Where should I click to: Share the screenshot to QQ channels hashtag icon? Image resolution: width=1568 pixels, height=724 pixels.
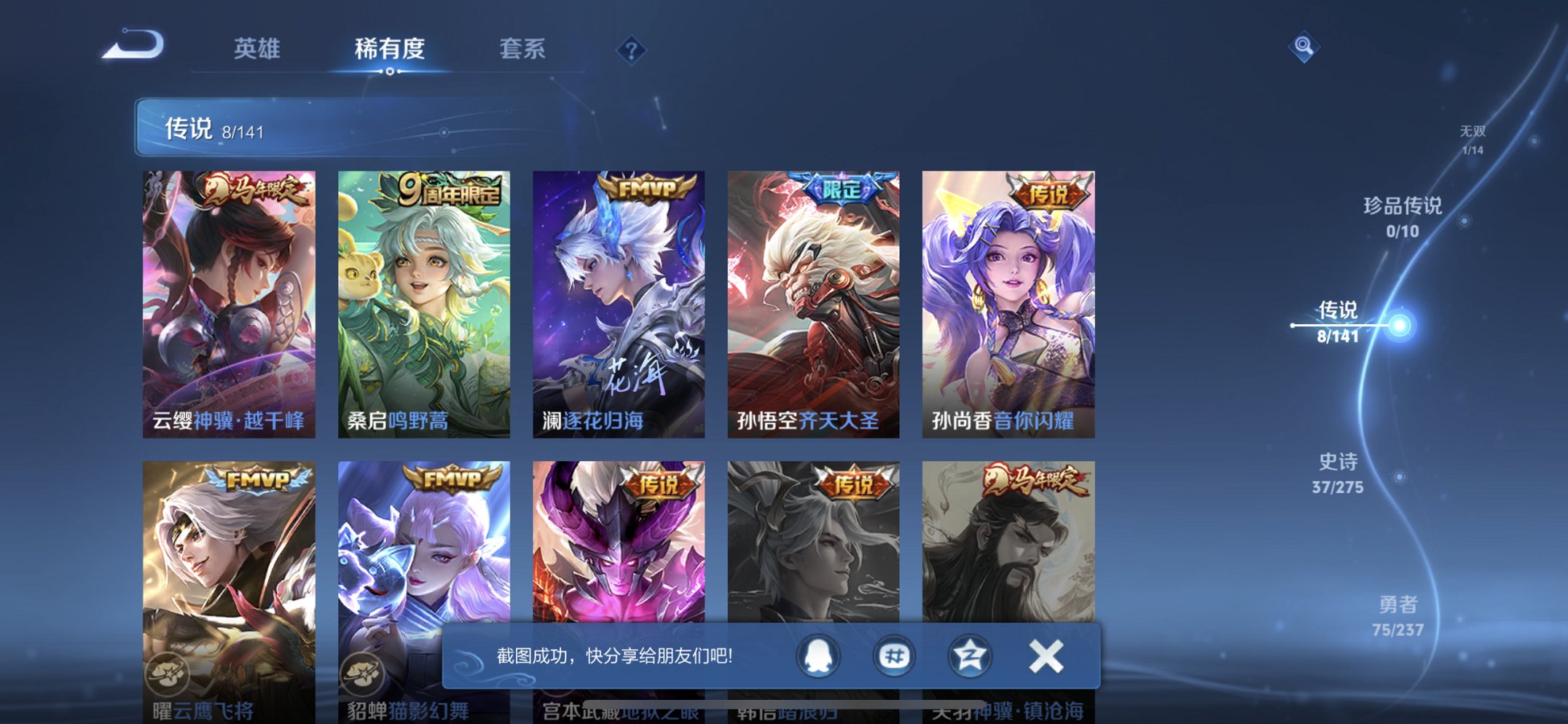point(893,656)
